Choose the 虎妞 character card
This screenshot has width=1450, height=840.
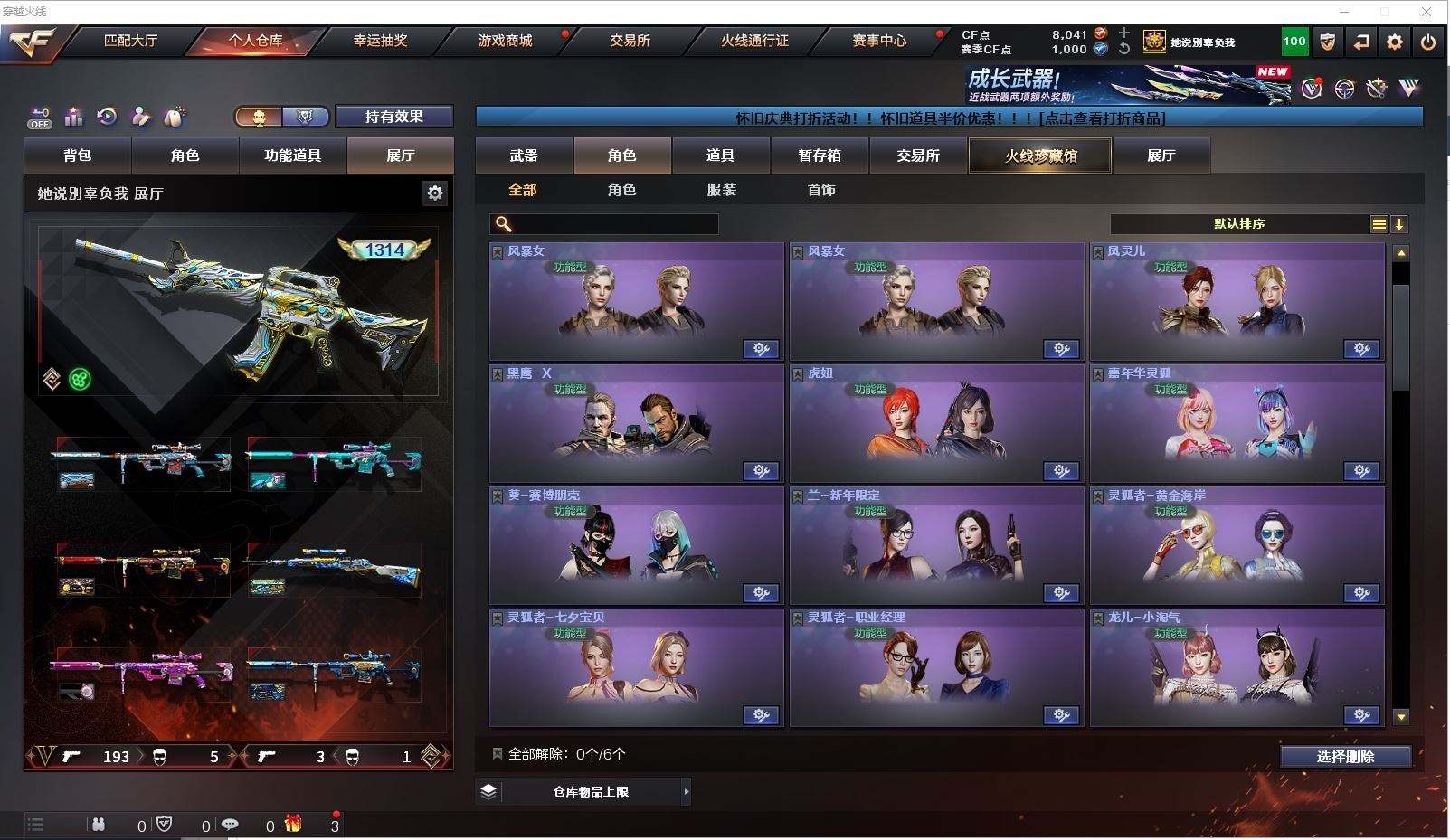936,423
